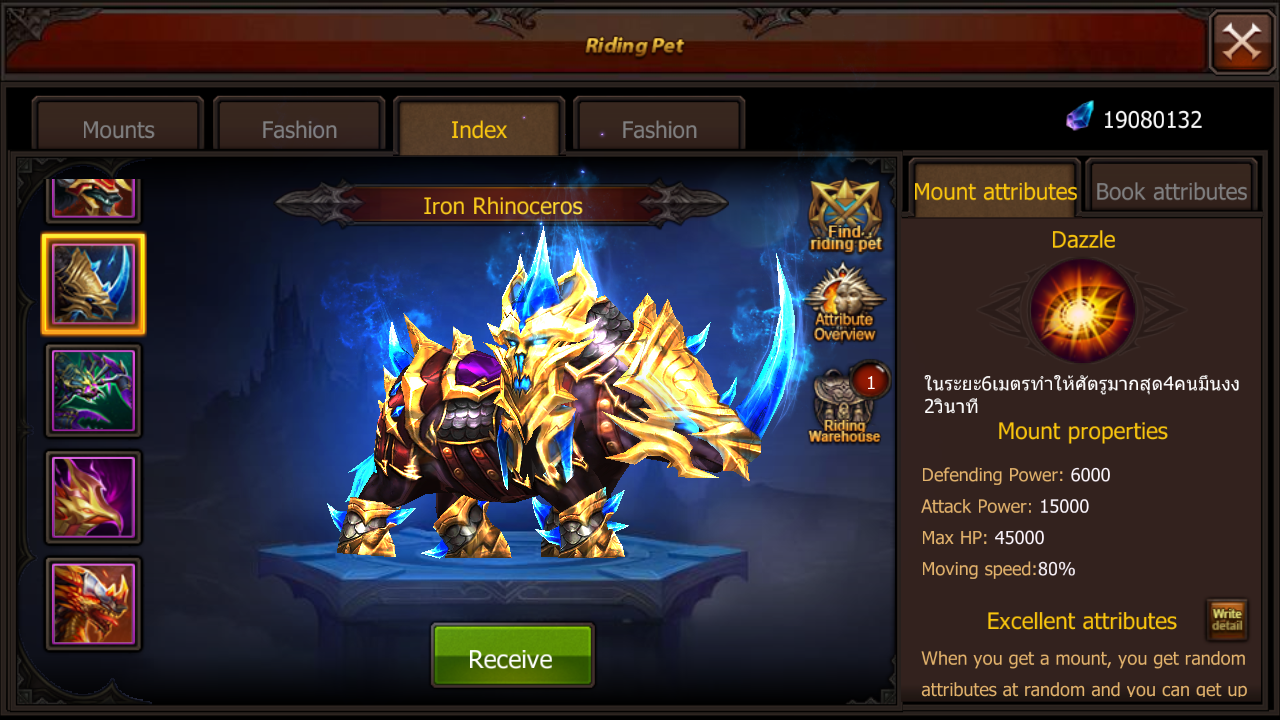Switch to Mount attributes view

pos(993,191)
